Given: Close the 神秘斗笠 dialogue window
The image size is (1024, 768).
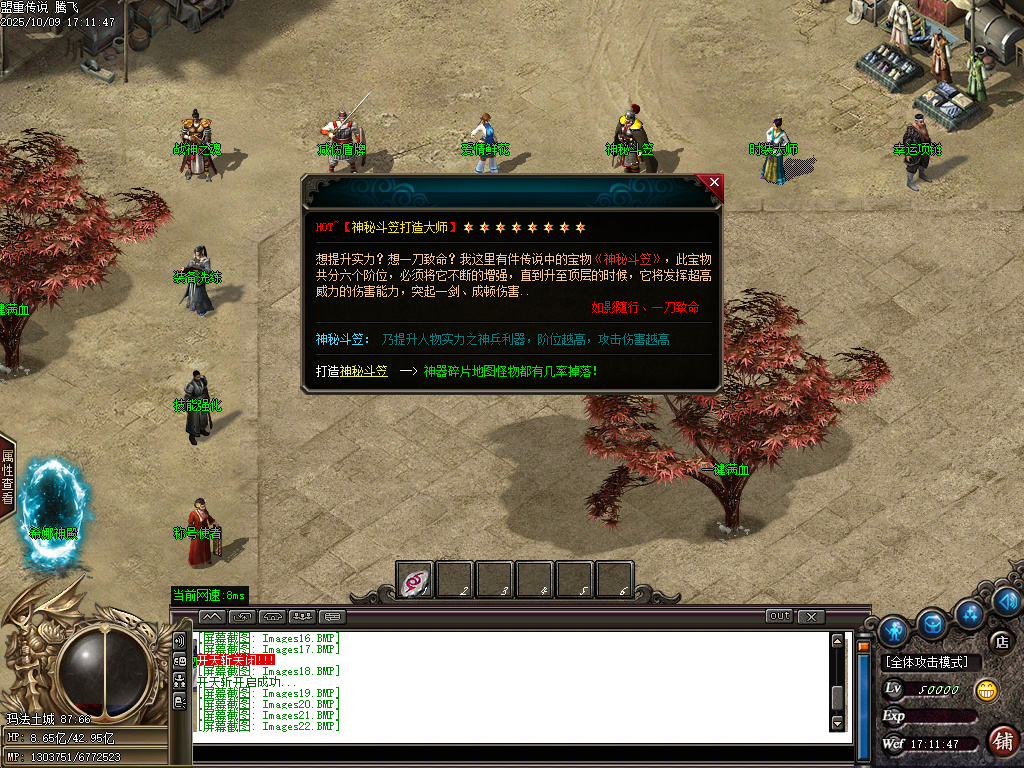Looking at the screenshot, I should click(x=713, y=183).
